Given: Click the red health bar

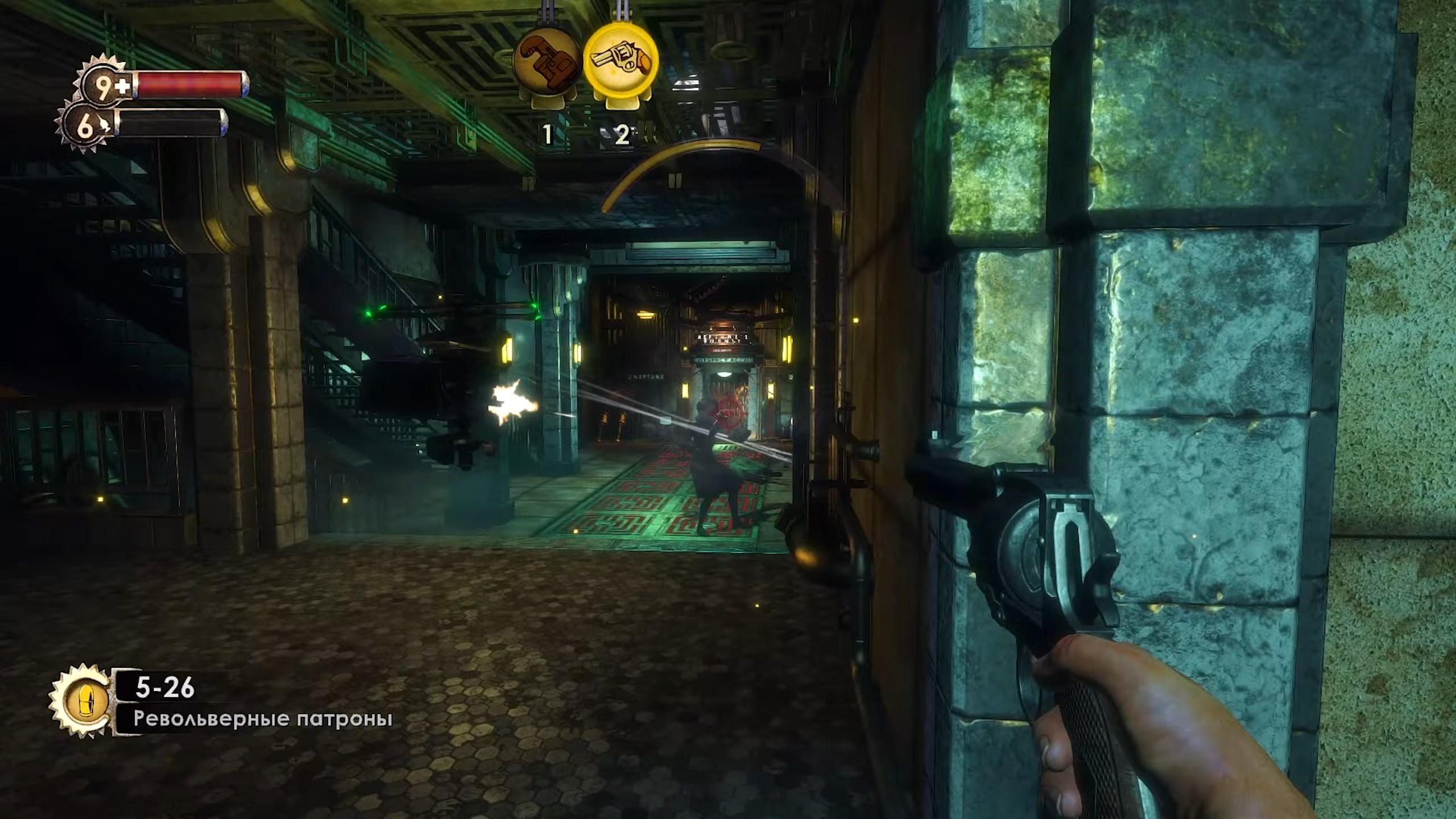Looking at the screenshot, I should point(188,83).
